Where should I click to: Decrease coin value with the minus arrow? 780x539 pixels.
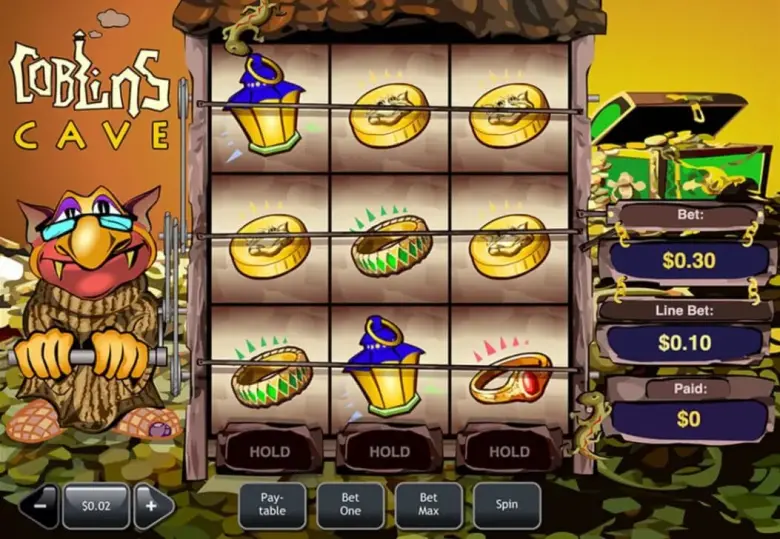tap(39, 506)
